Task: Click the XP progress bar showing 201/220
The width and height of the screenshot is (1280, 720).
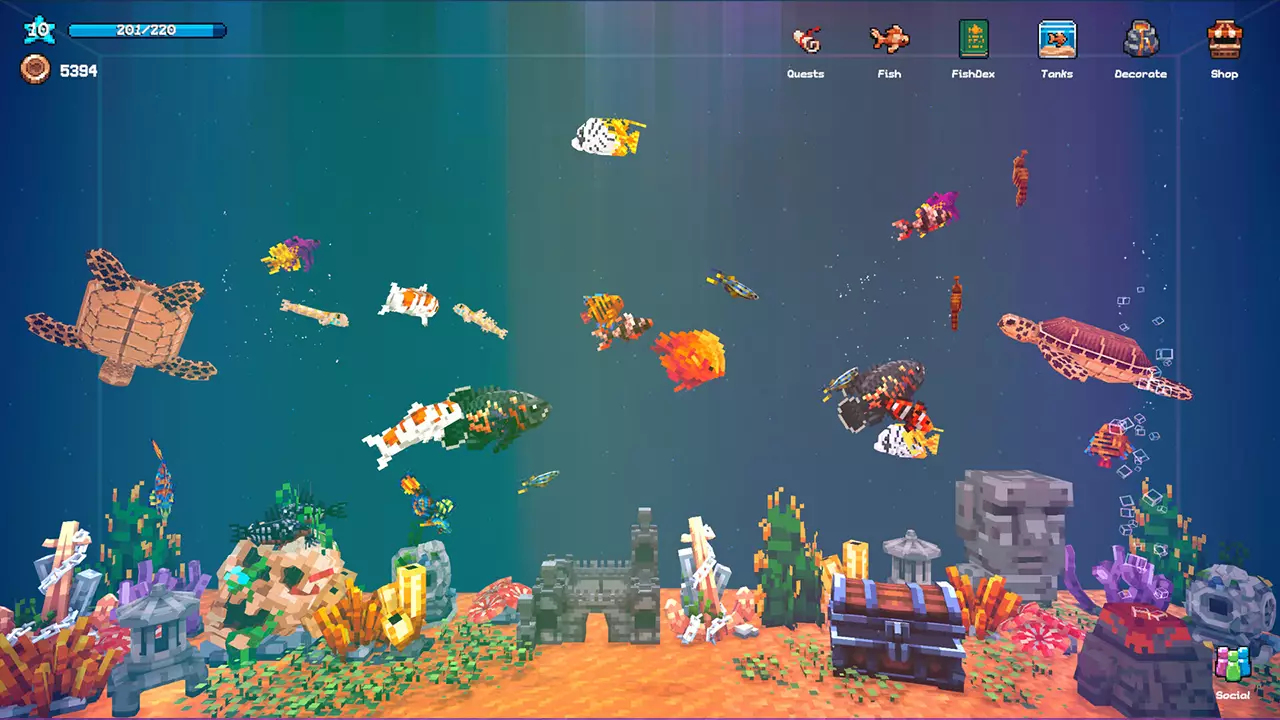Action: pyautogui.click(x=146, y=30)
